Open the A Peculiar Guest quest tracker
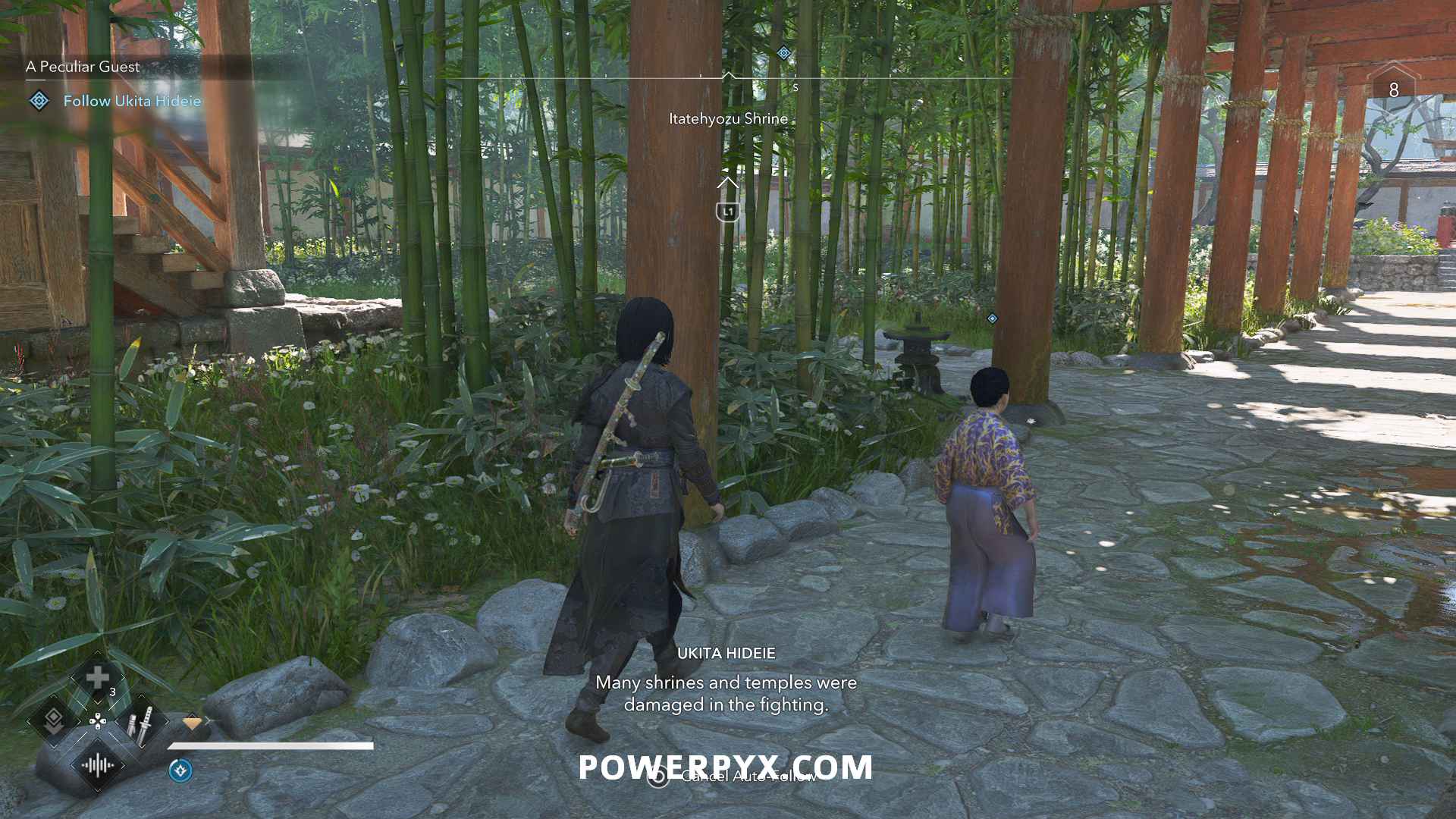The image size is (1456, 819). 83,67
